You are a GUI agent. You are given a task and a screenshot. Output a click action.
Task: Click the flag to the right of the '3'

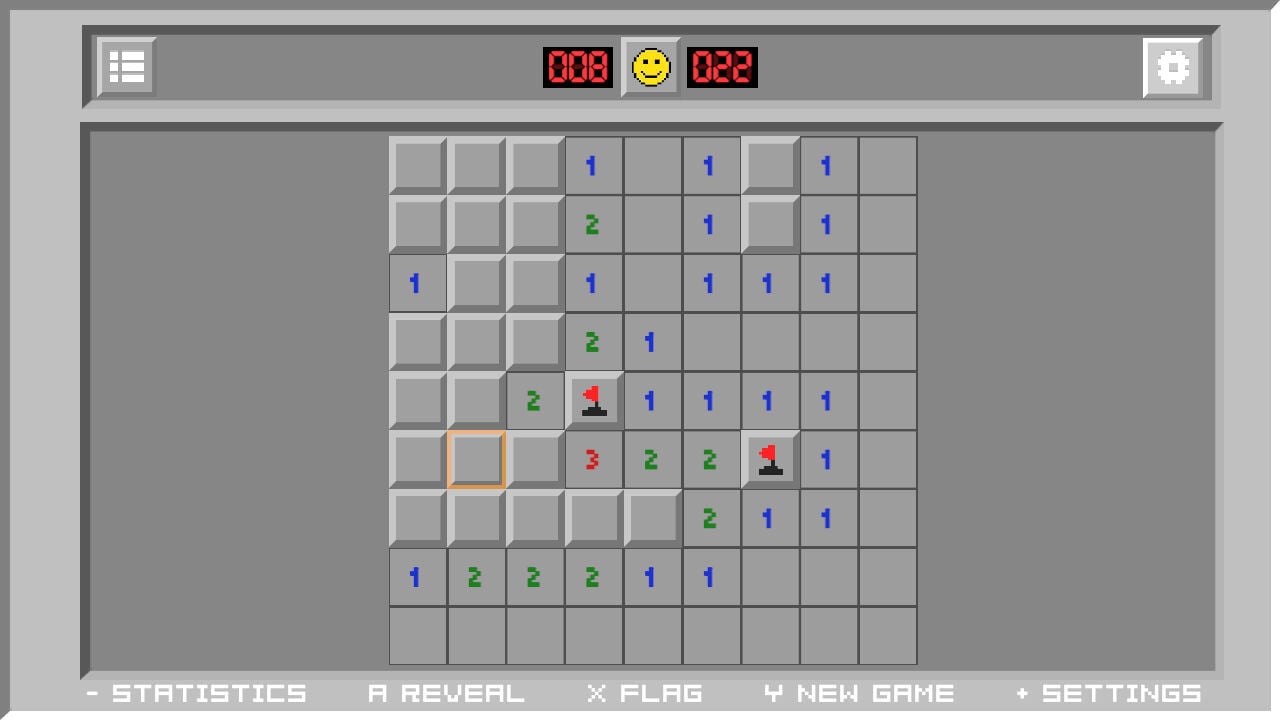pos(769,459)
